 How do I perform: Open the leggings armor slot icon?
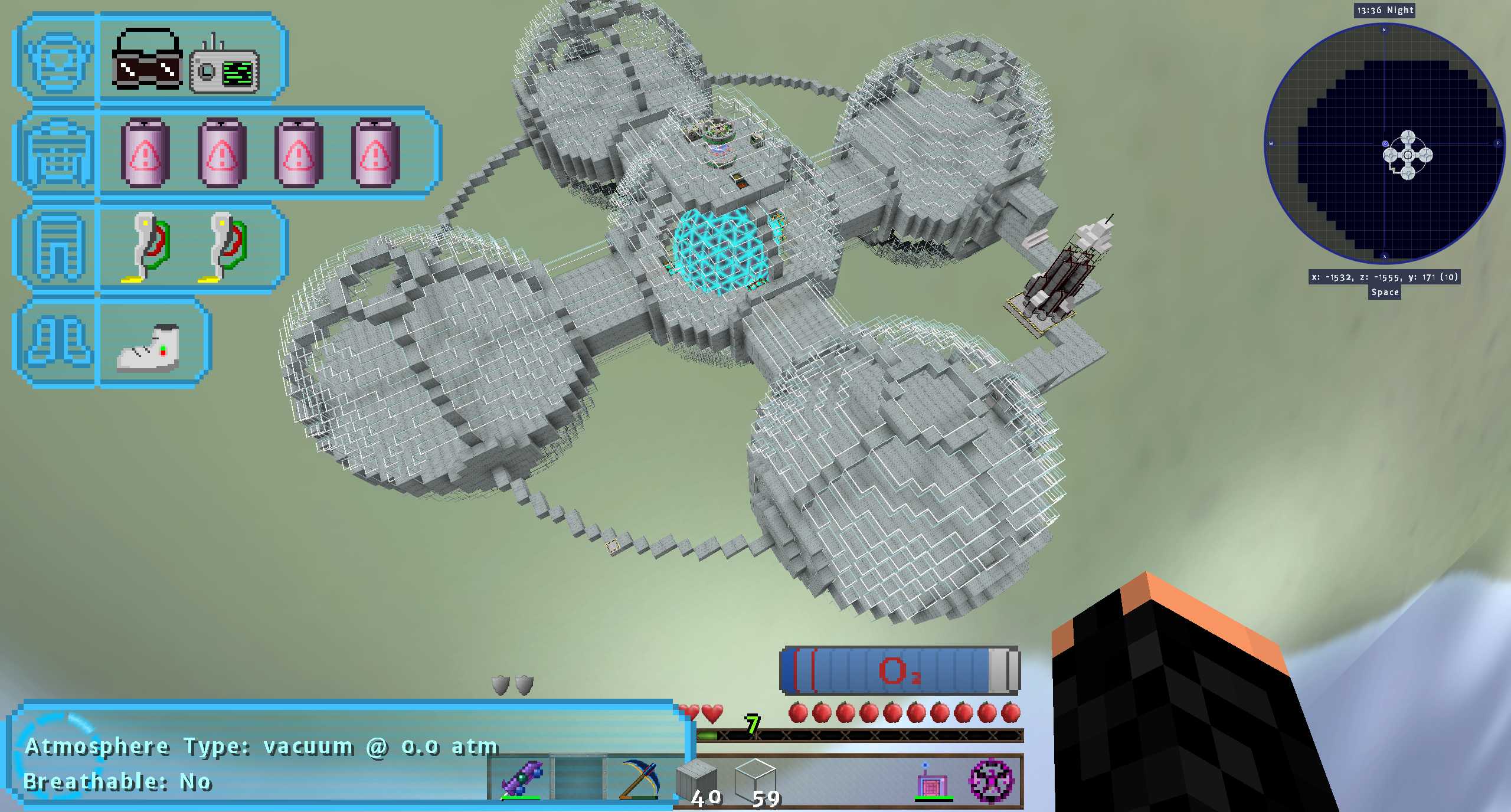click(x=57, y=247)
